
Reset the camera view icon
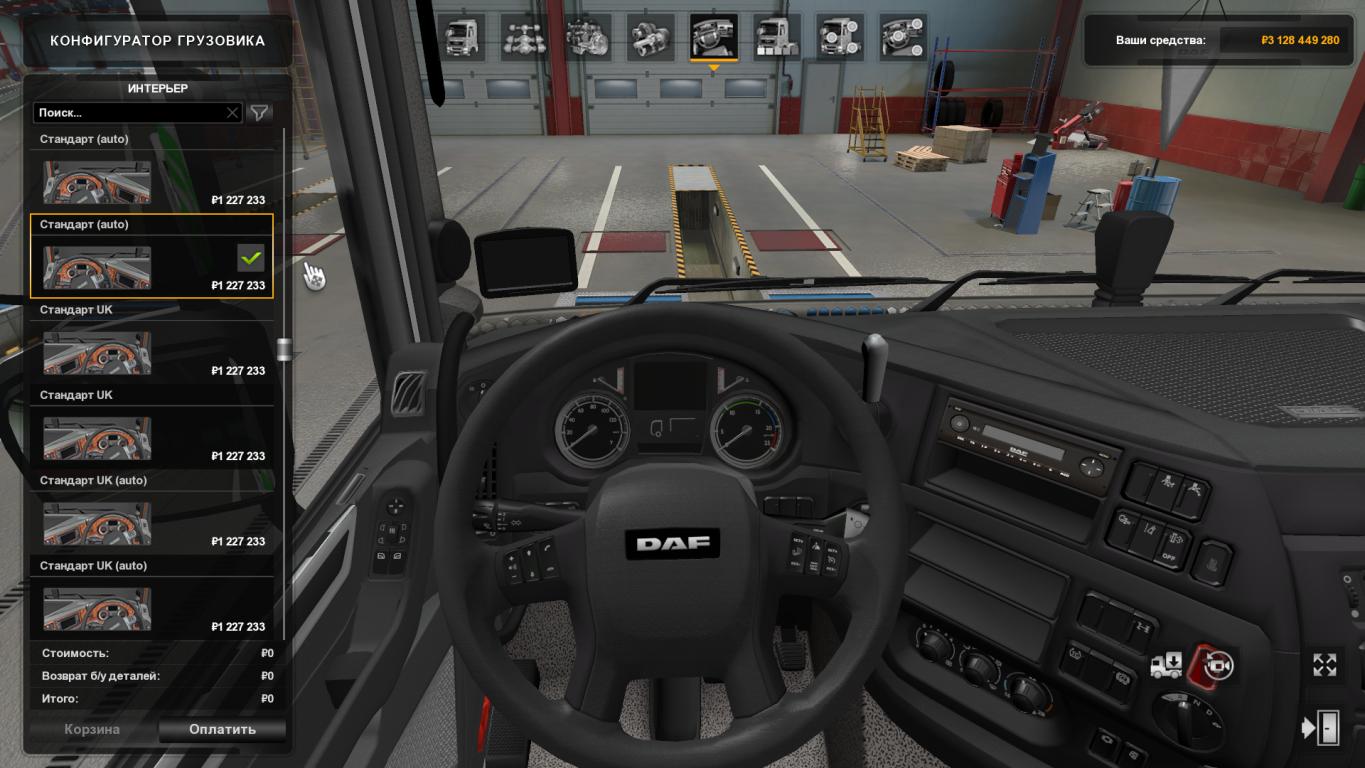[1217, 665]
